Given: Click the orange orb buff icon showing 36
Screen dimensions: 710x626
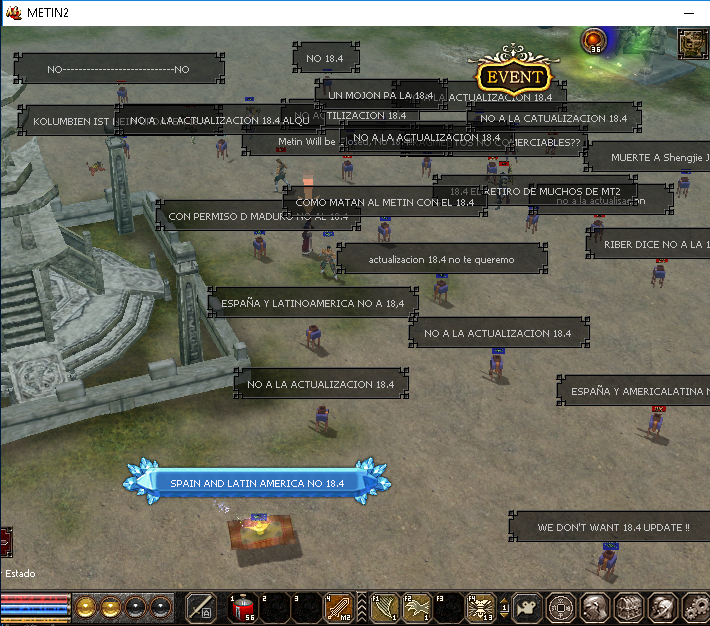Looking at the screenshot, I should coord(594,40).
